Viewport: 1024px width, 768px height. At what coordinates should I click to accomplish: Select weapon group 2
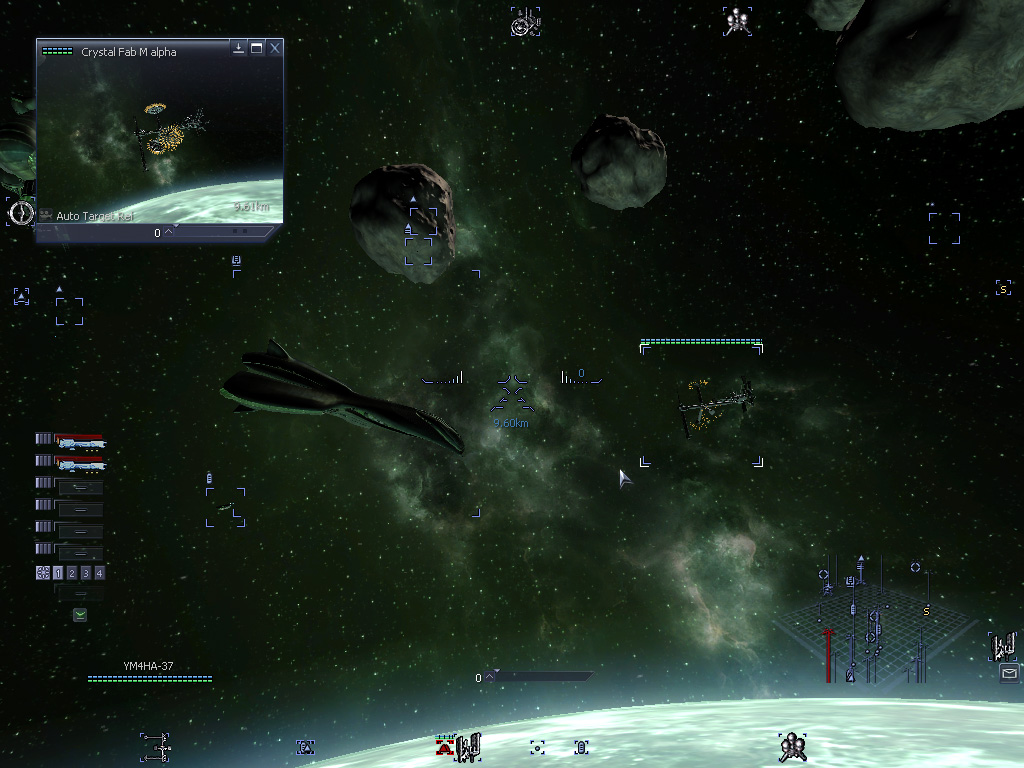[72, 573]
